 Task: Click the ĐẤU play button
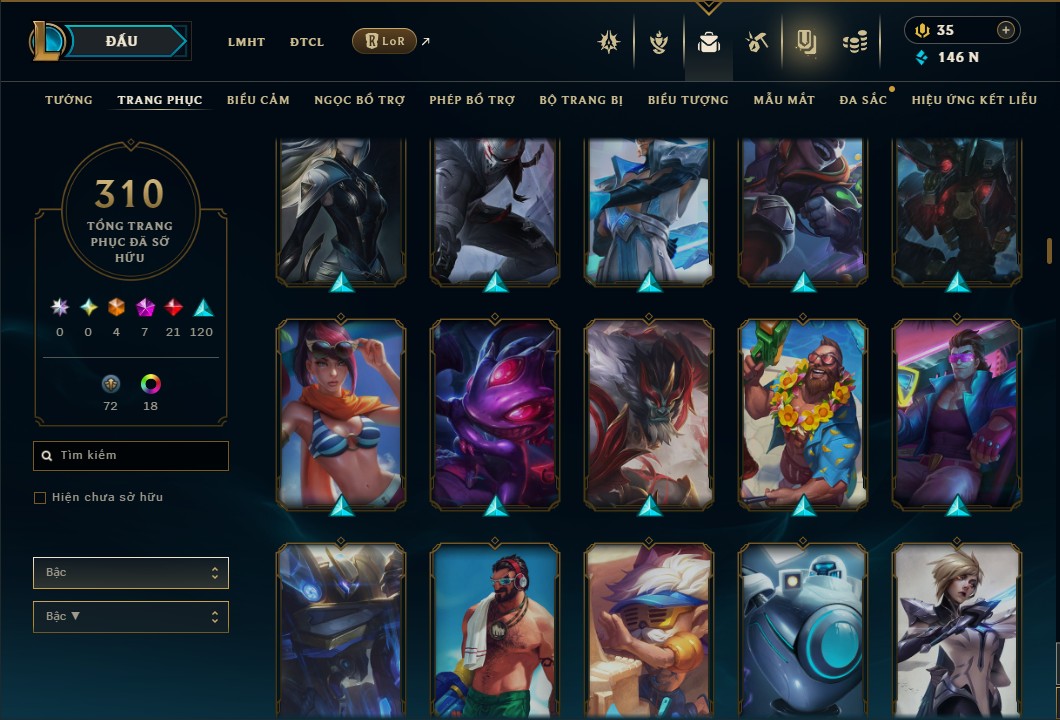pyautogui.click(x=122, y=41)
